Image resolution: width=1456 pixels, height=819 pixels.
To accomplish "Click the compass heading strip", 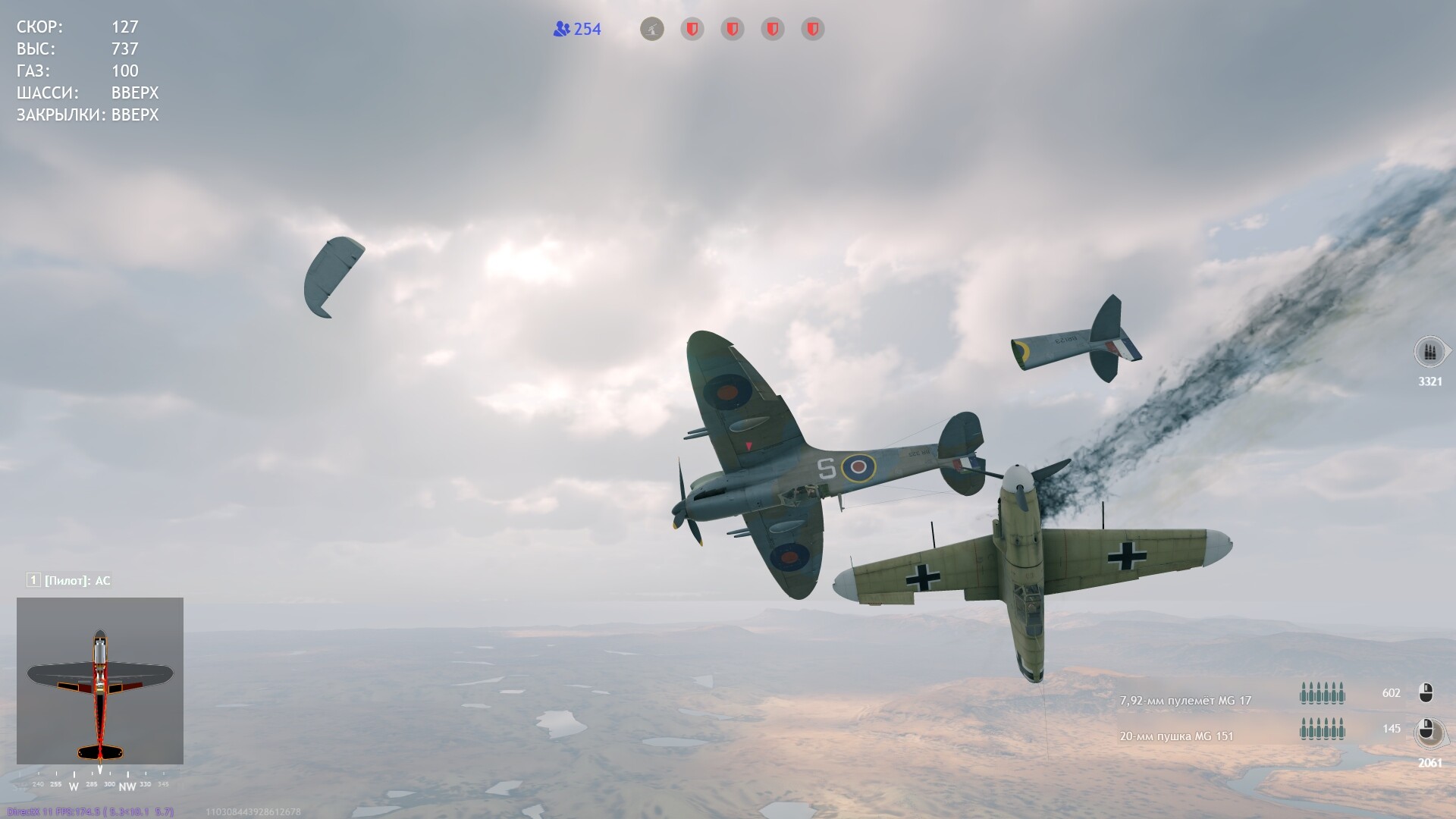I will click(x=100, y=784).
